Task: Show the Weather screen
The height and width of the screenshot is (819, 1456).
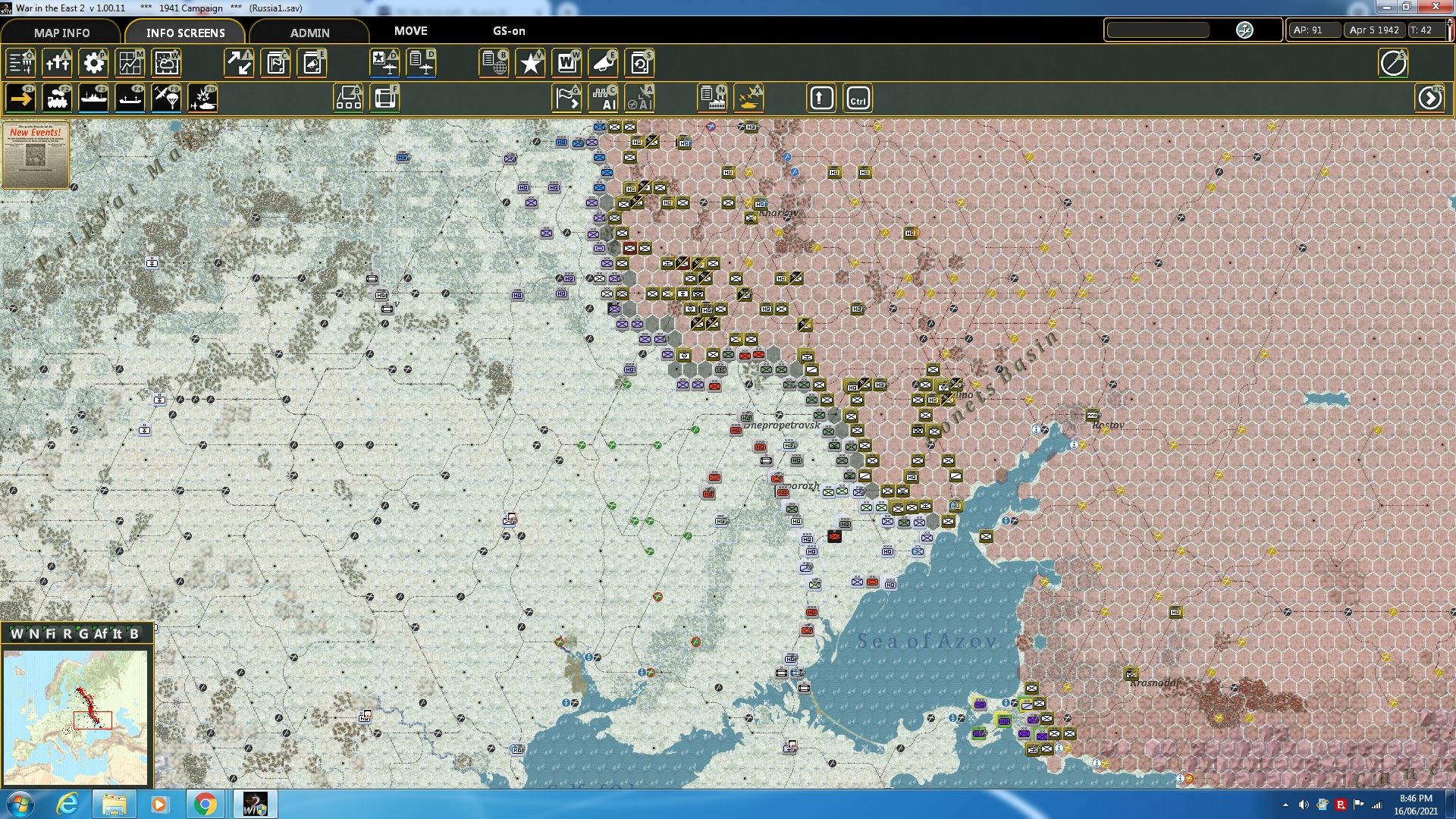Action: tap(166, 64)
